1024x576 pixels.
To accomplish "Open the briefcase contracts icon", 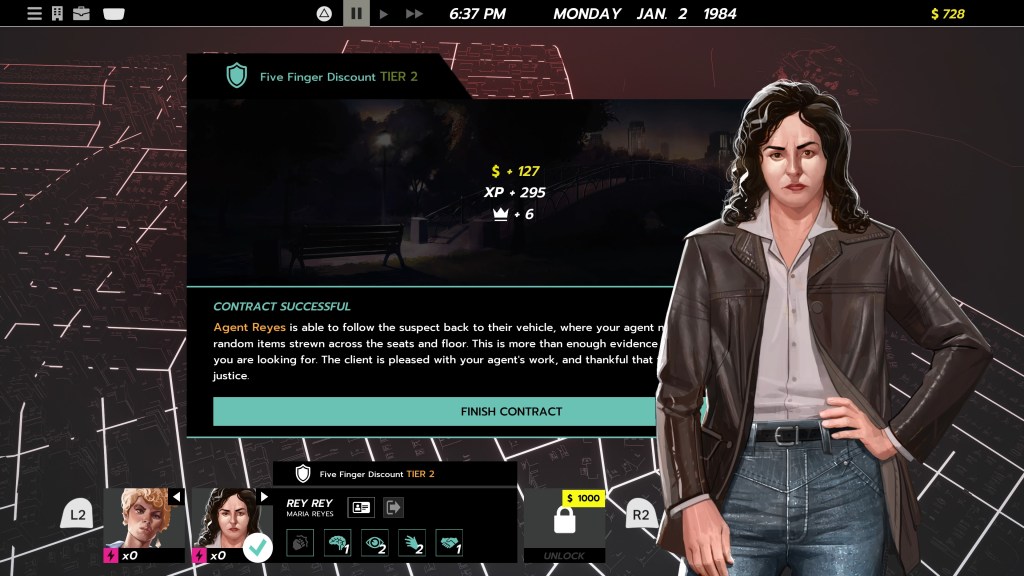I will click(82, 14).
